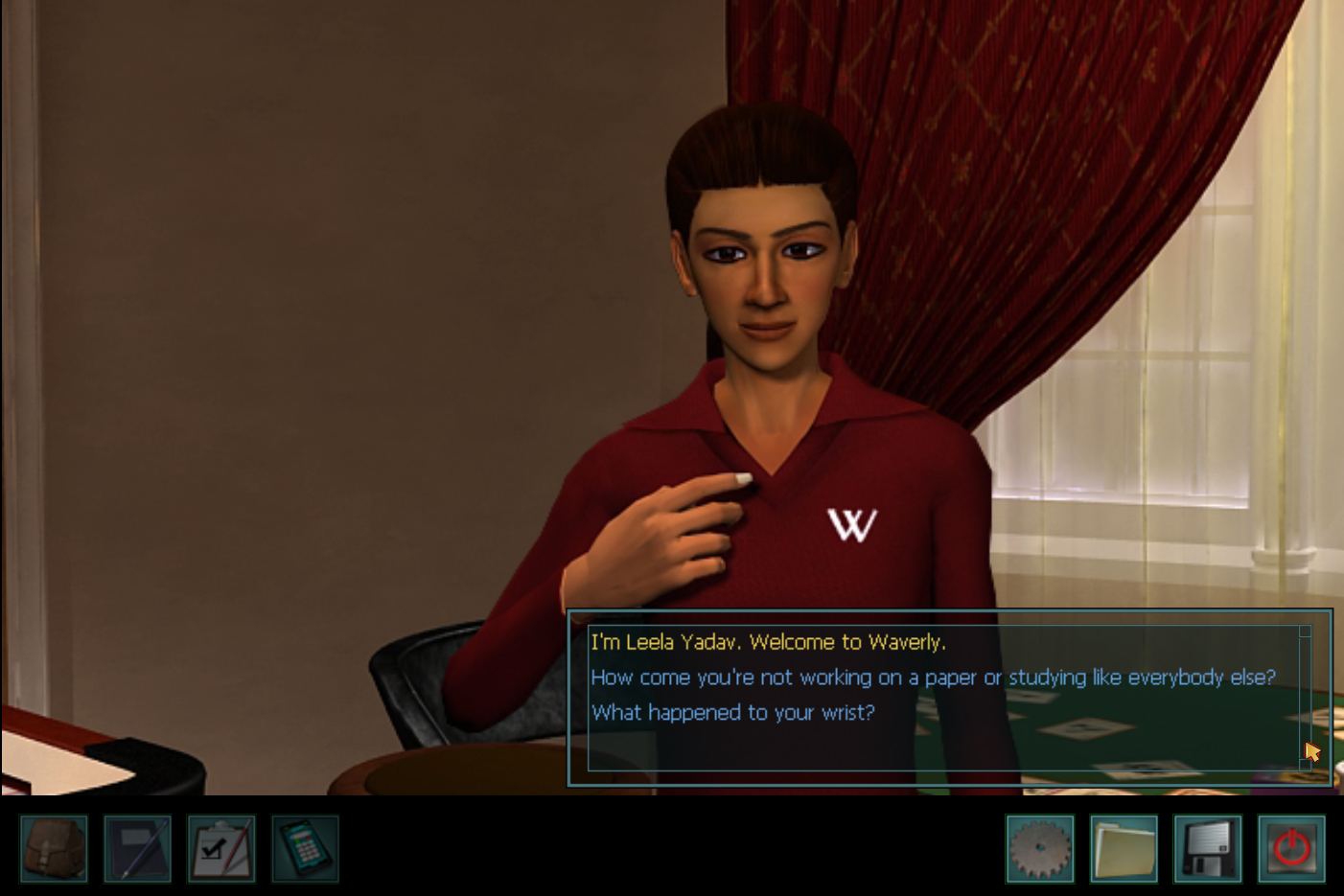This screenshot has height=896, width=1344.
Task: Quit using the red power button icon
Action: tap(1292, 848)
